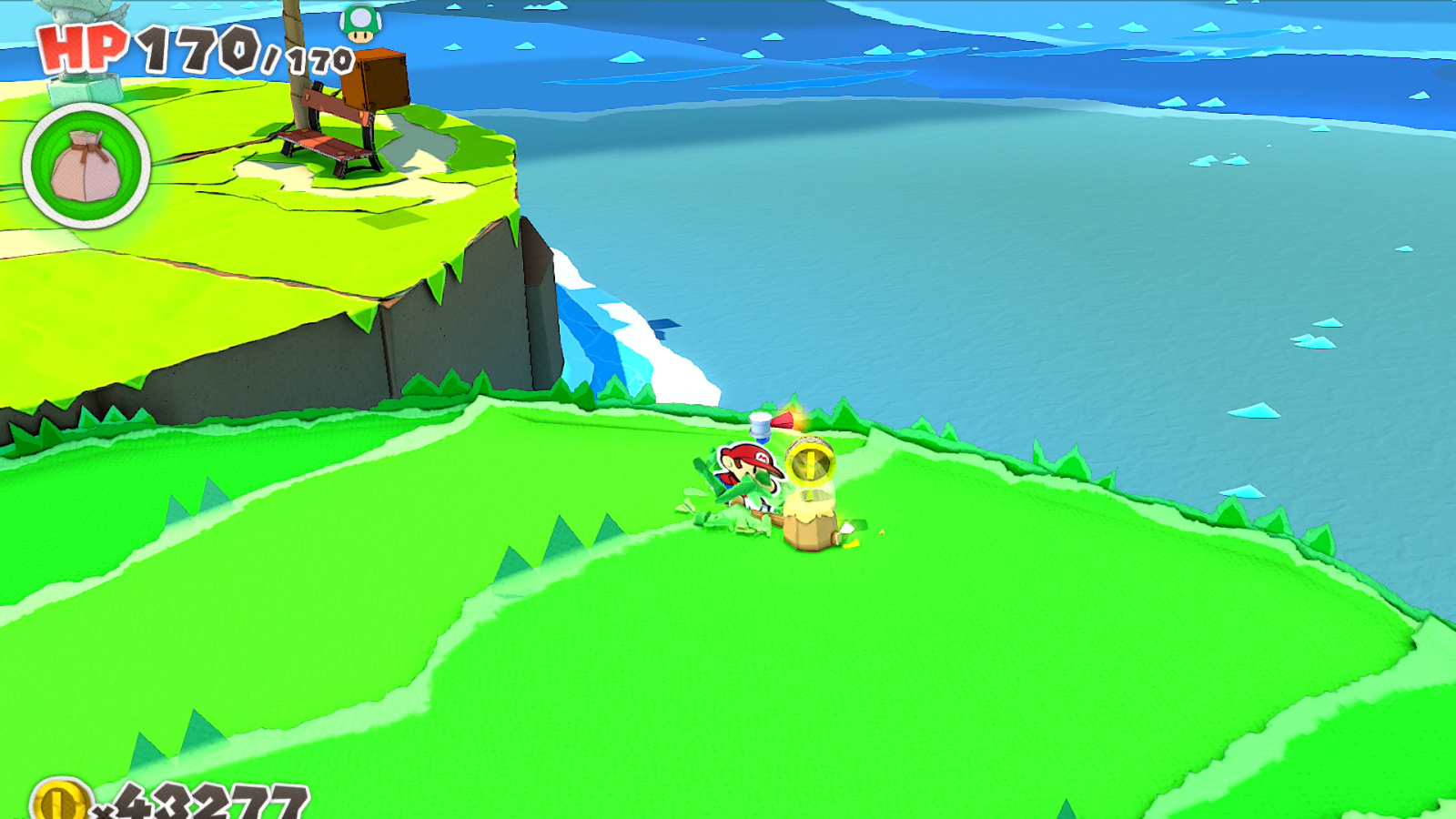
Task: Click the red confetti cone burst
Action: pos(785,420)
